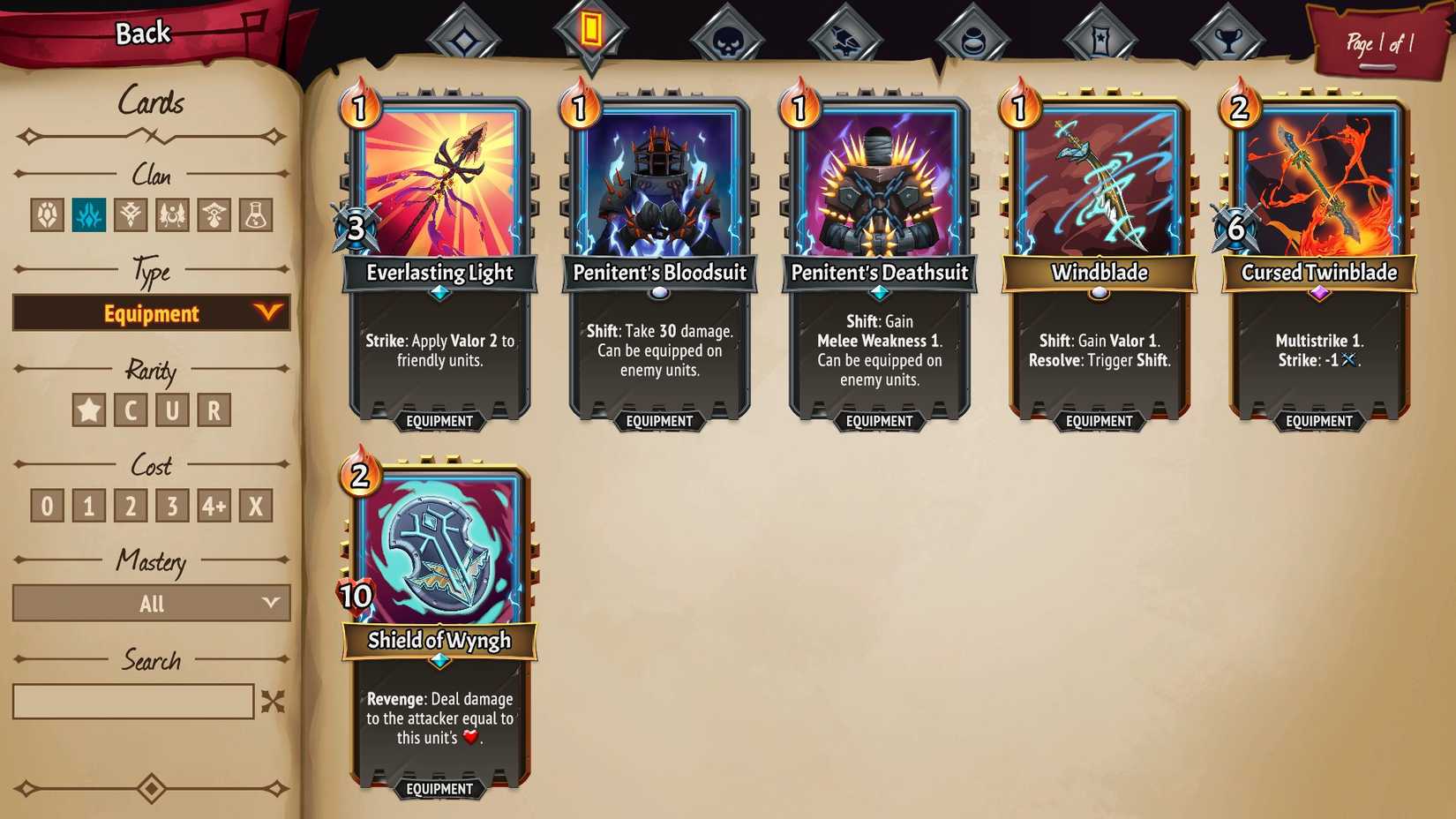Image resolution: width=1456 pixels, height=819 pixels.
Task: Toggle the "C" common rarity filter
Action: pos(131,409)
